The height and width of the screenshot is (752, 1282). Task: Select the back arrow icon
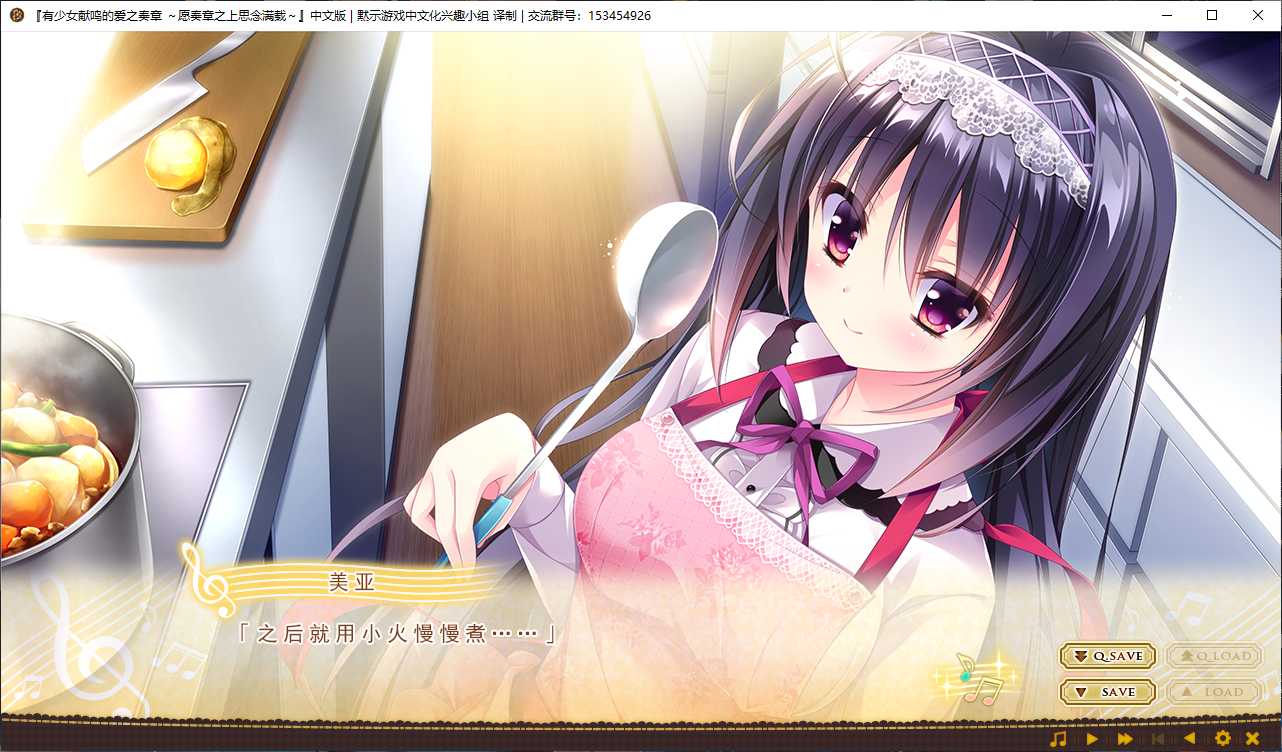click(x=1190, y=740)
